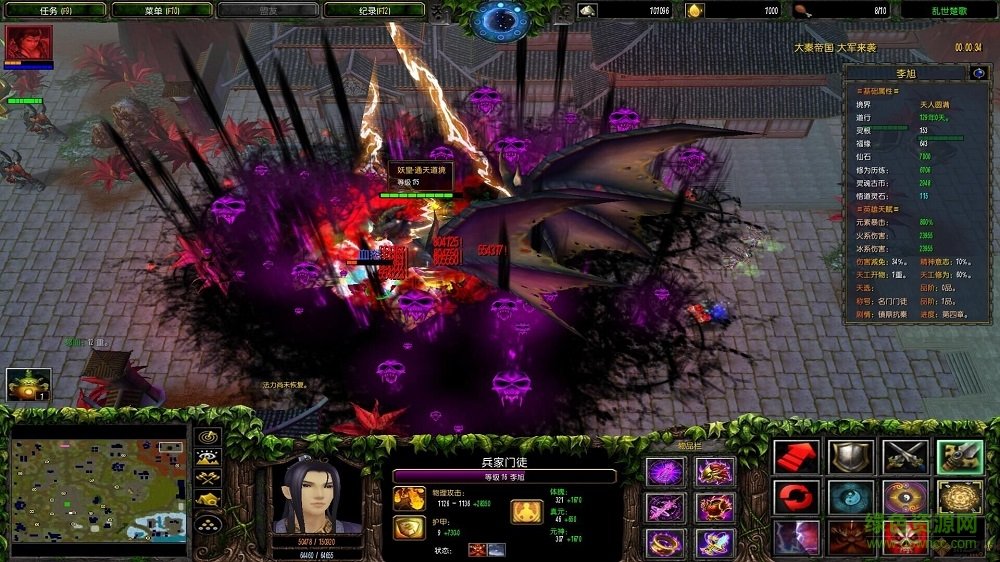Activate the shield hold-position command
Image resolution: width=1000 pixels, height=562 pixels.
click(x=851, y=457)
